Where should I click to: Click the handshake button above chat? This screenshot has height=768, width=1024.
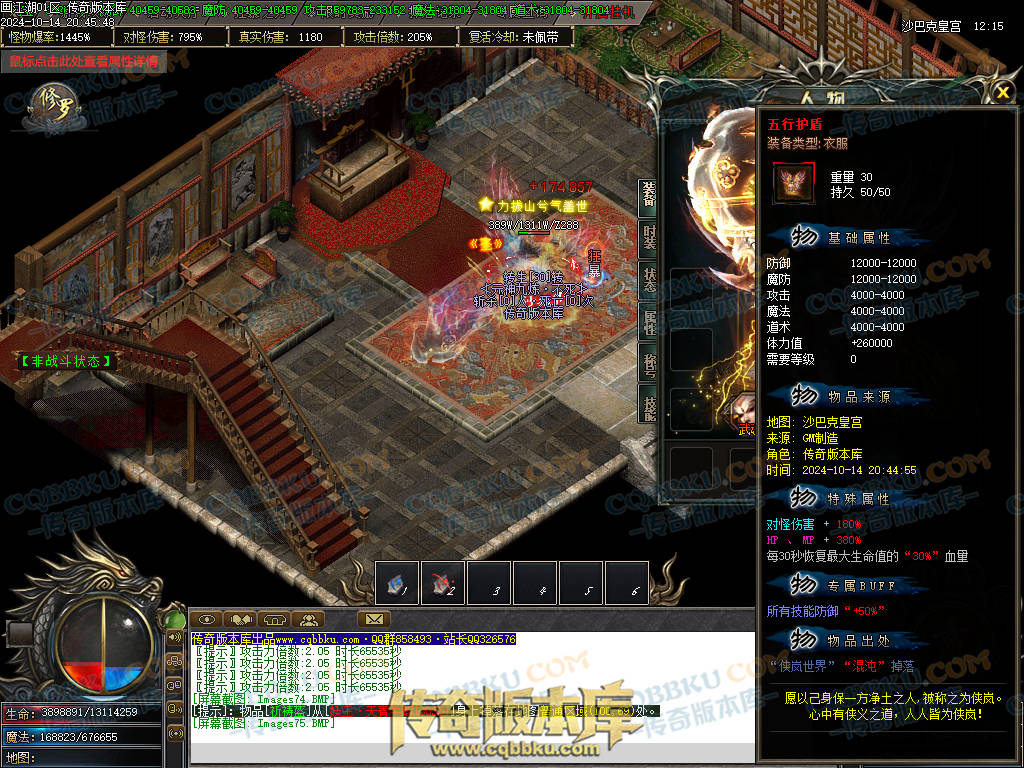click(x=241, y=619)
